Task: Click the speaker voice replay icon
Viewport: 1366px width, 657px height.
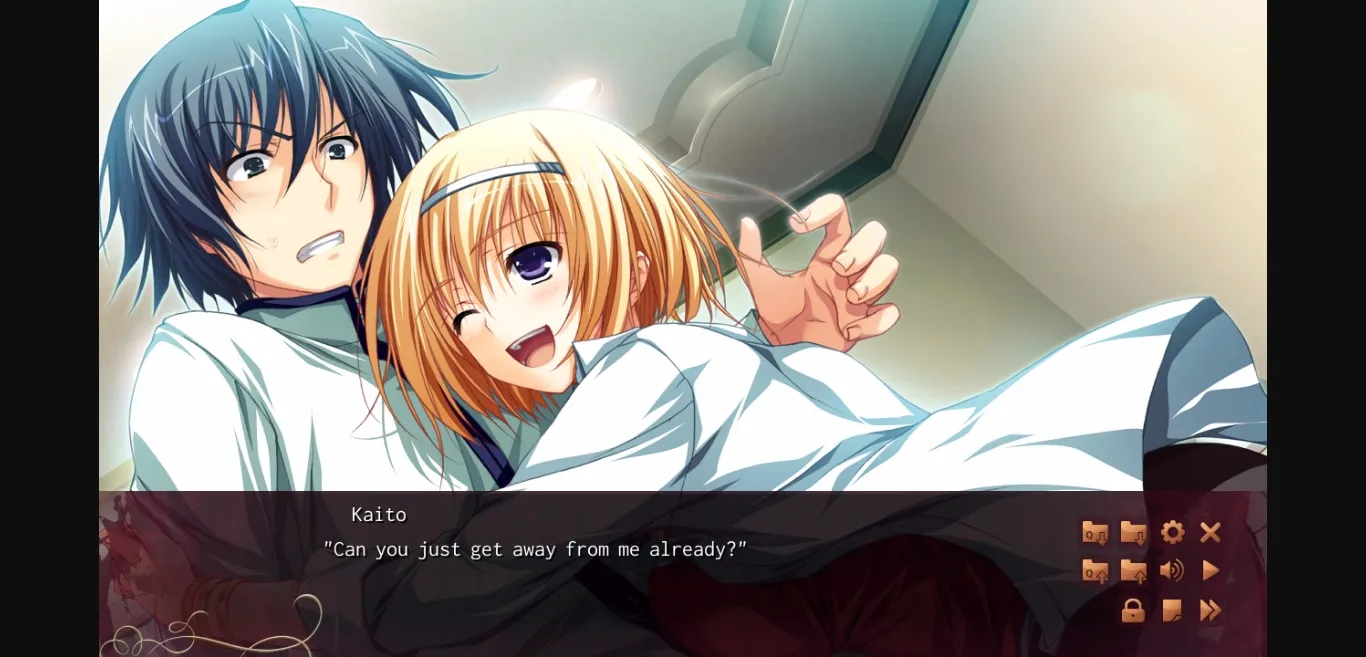Action: pyautogui.click(x=1172, y=571)
